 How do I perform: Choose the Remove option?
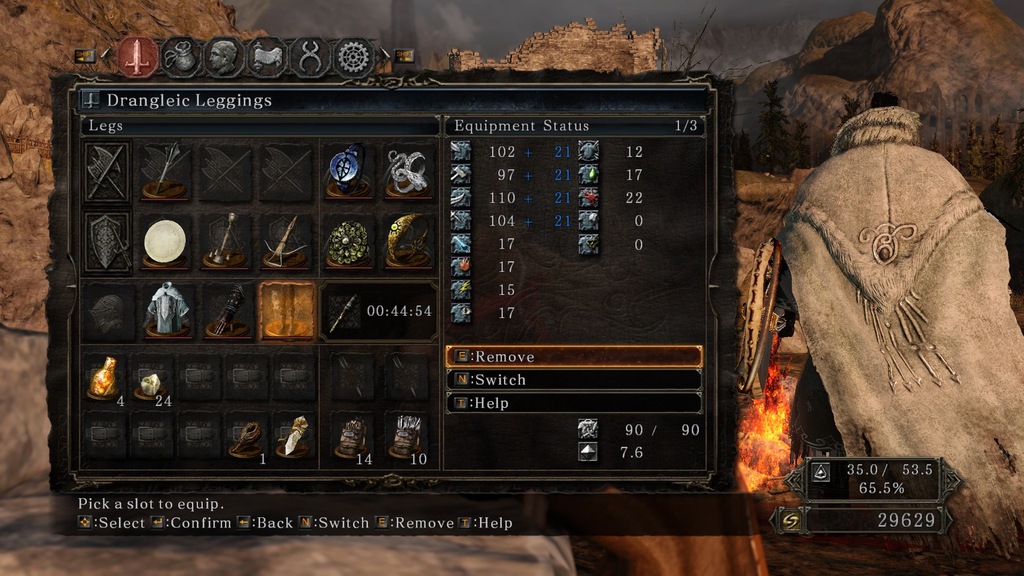(574, 357)
